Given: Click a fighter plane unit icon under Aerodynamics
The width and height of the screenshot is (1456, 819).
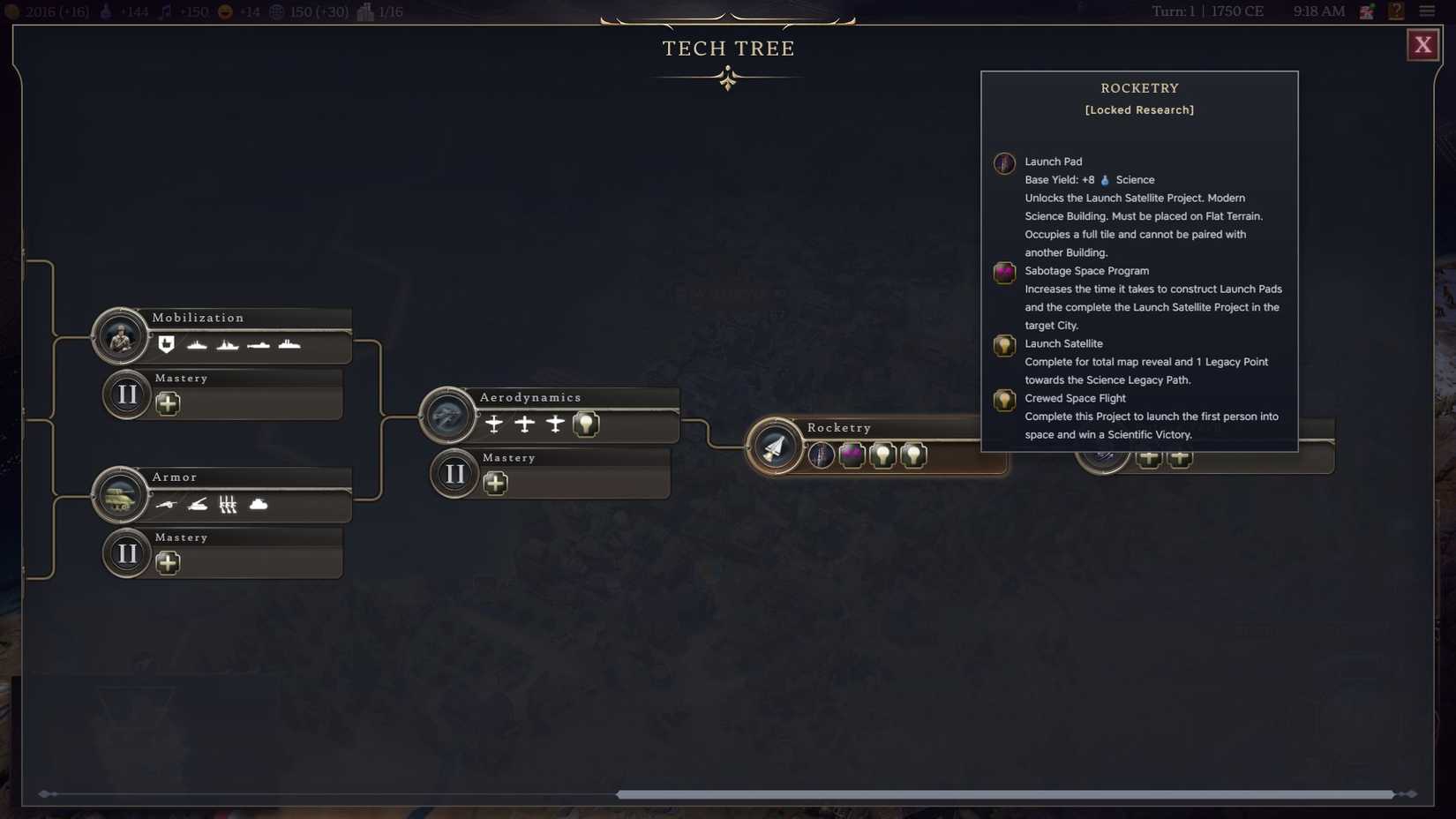Looking at the screenshot, I should pos(493,424).
